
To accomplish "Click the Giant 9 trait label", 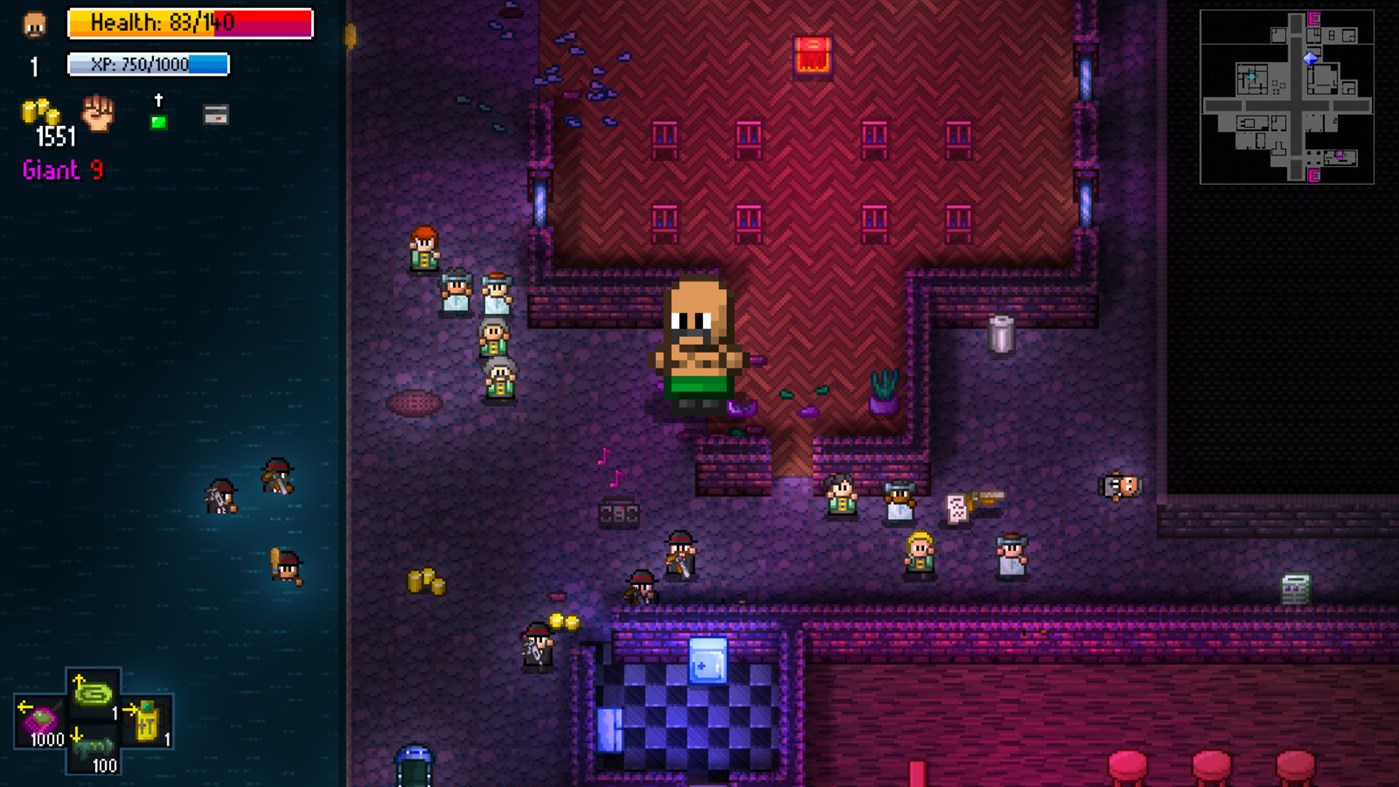I will pyautogui.click(x=60, y=170).
